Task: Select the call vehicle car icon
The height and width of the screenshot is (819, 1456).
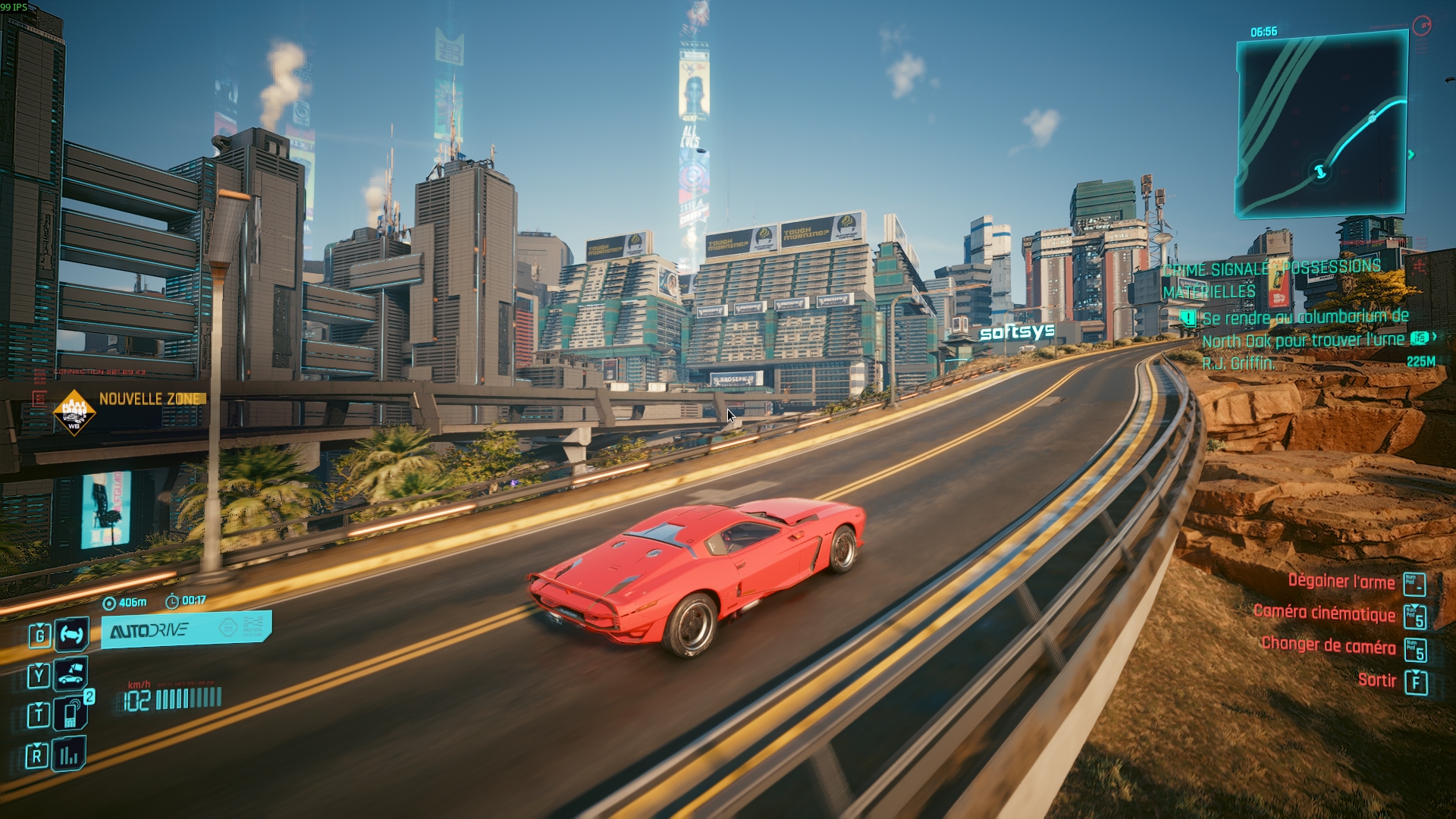Action: (71, 674)
